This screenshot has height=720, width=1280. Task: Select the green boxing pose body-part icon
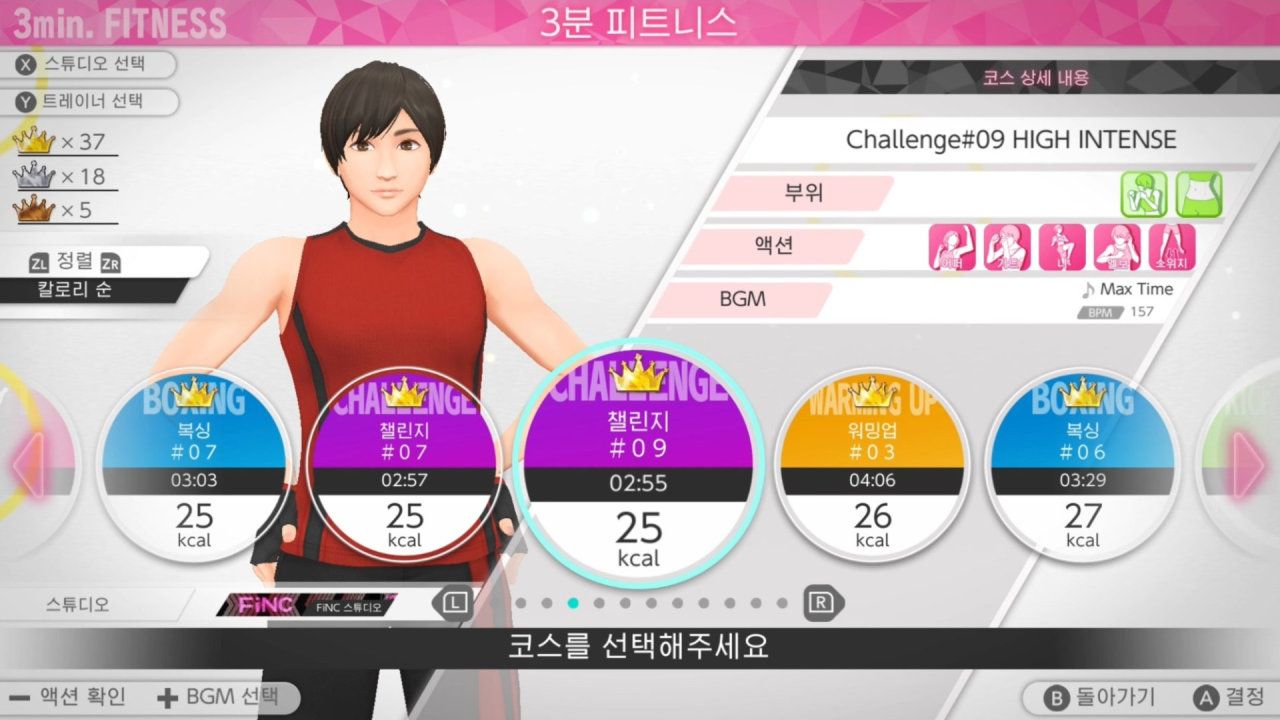point(1146,194)
